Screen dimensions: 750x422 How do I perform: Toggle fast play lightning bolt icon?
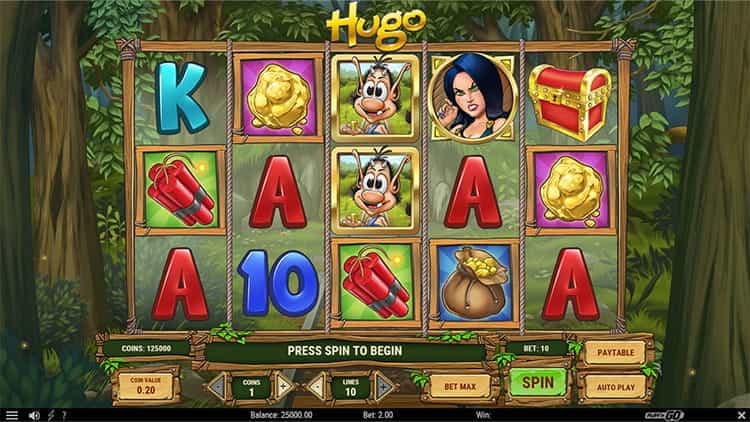coord(50,415)
